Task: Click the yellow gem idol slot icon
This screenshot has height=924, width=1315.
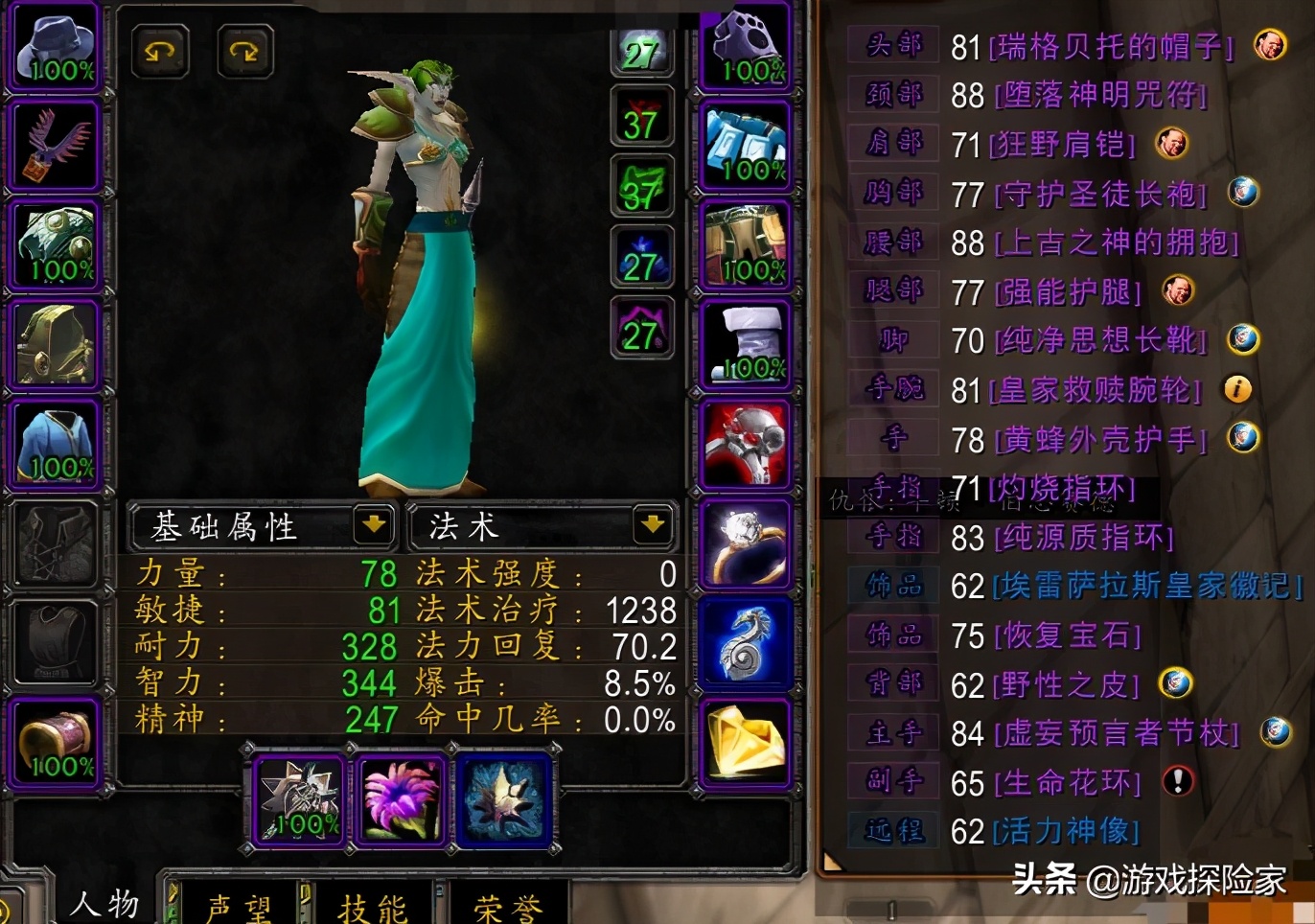Action: (746, 744)
